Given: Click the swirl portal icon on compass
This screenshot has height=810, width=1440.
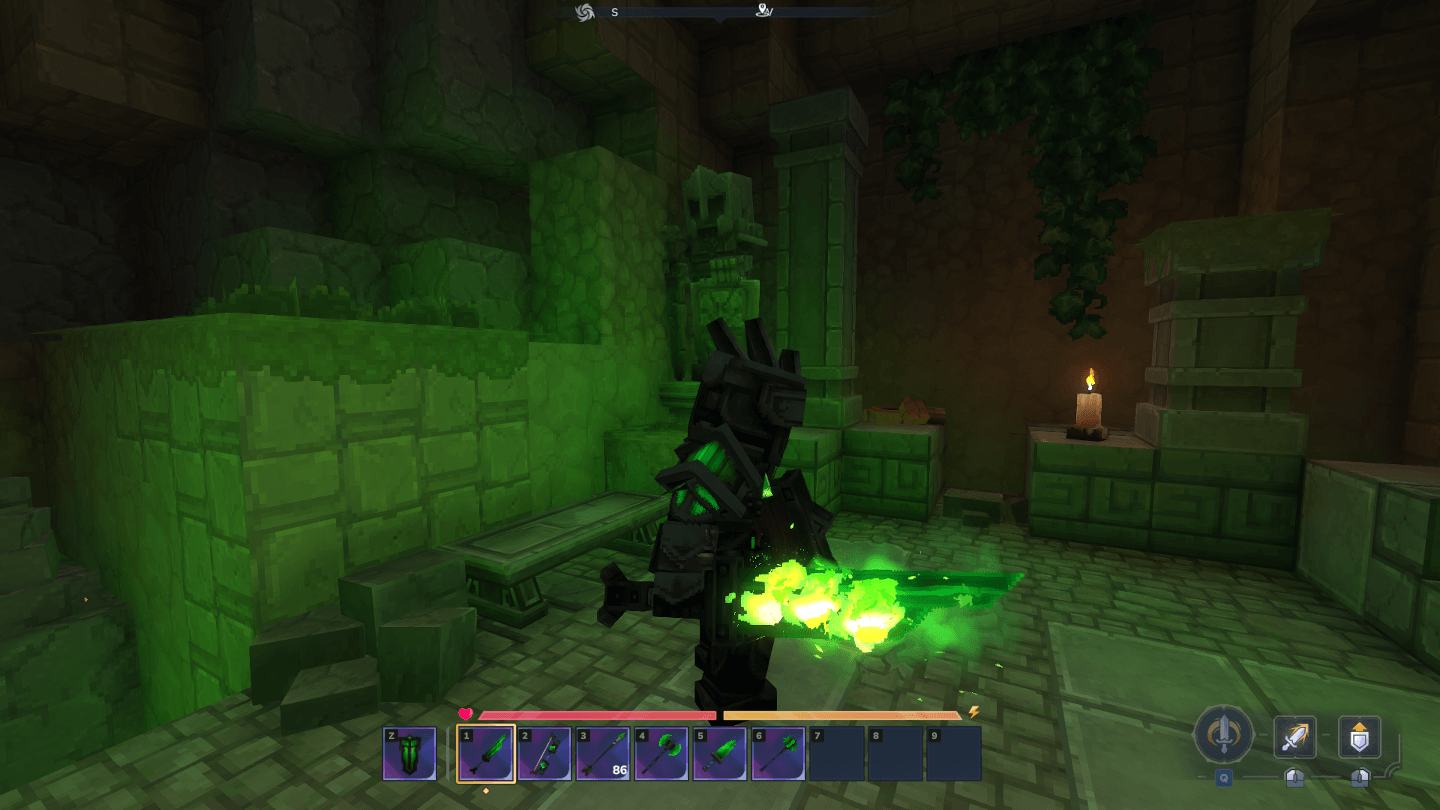Looking at the screenshot, I should (x=585, y=12).
